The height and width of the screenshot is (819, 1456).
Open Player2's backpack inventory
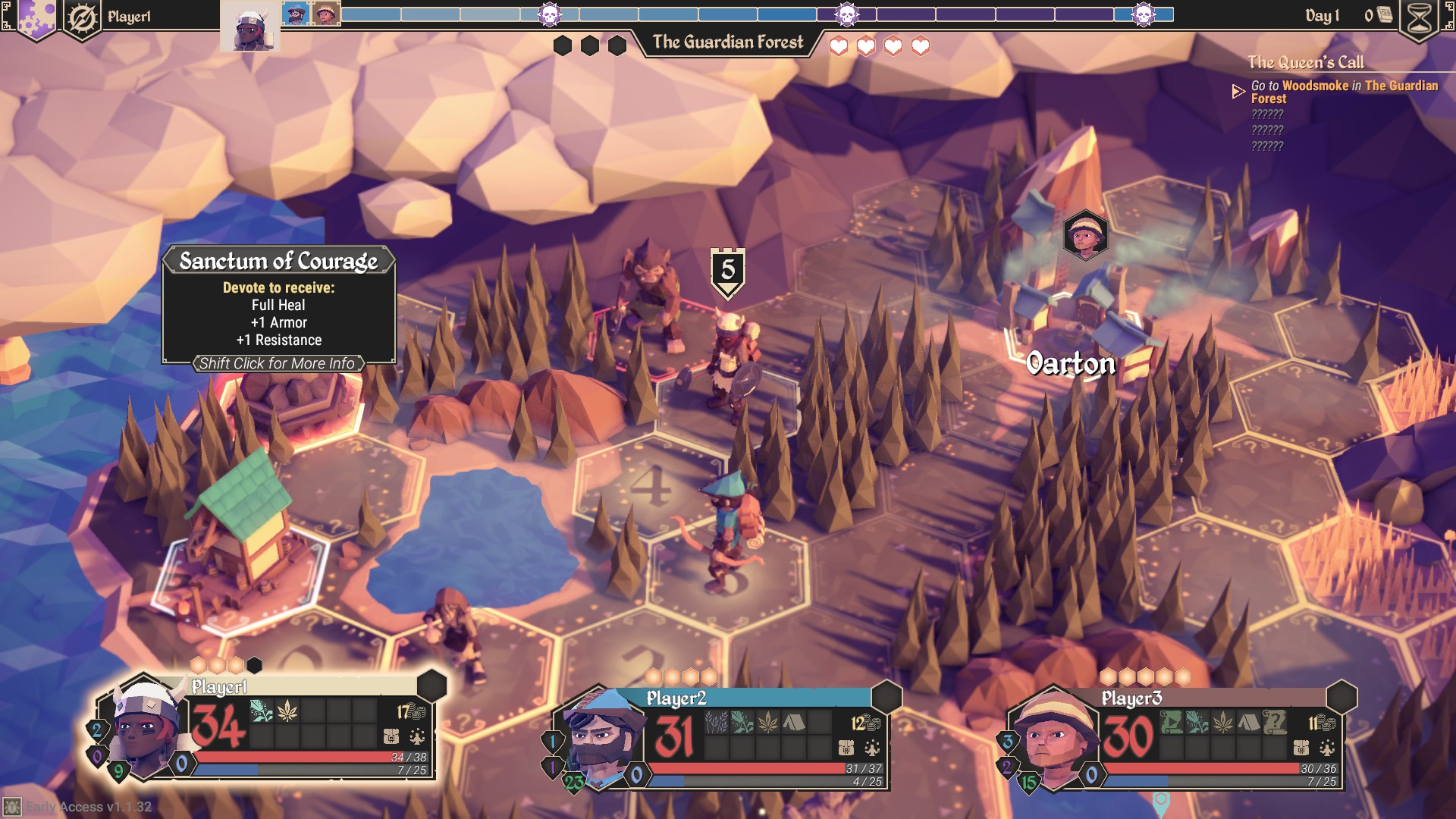pos(846,748)
